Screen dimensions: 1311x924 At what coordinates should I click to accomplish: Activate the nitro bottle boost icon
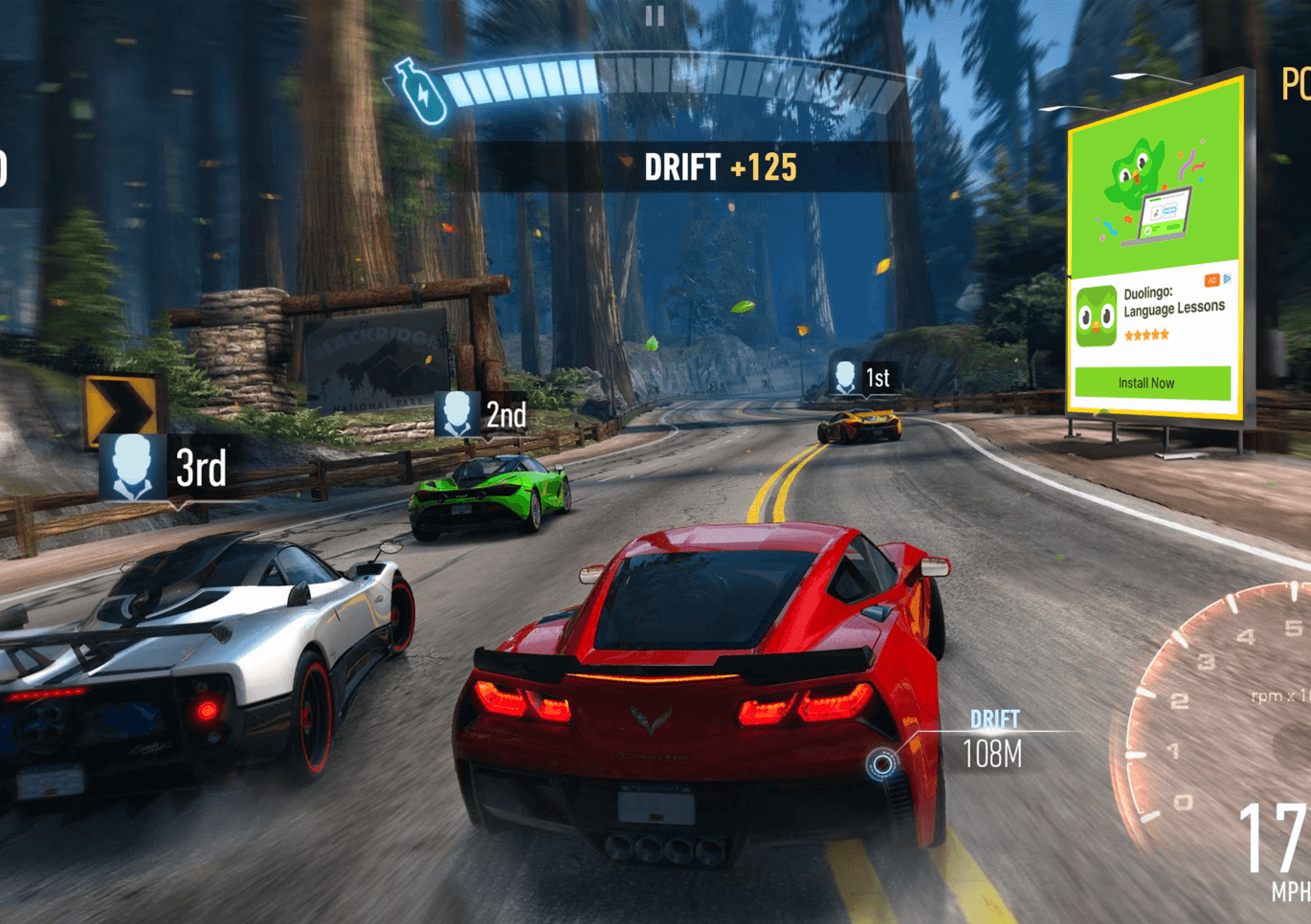pyautogui.click(x=421, y=92)
